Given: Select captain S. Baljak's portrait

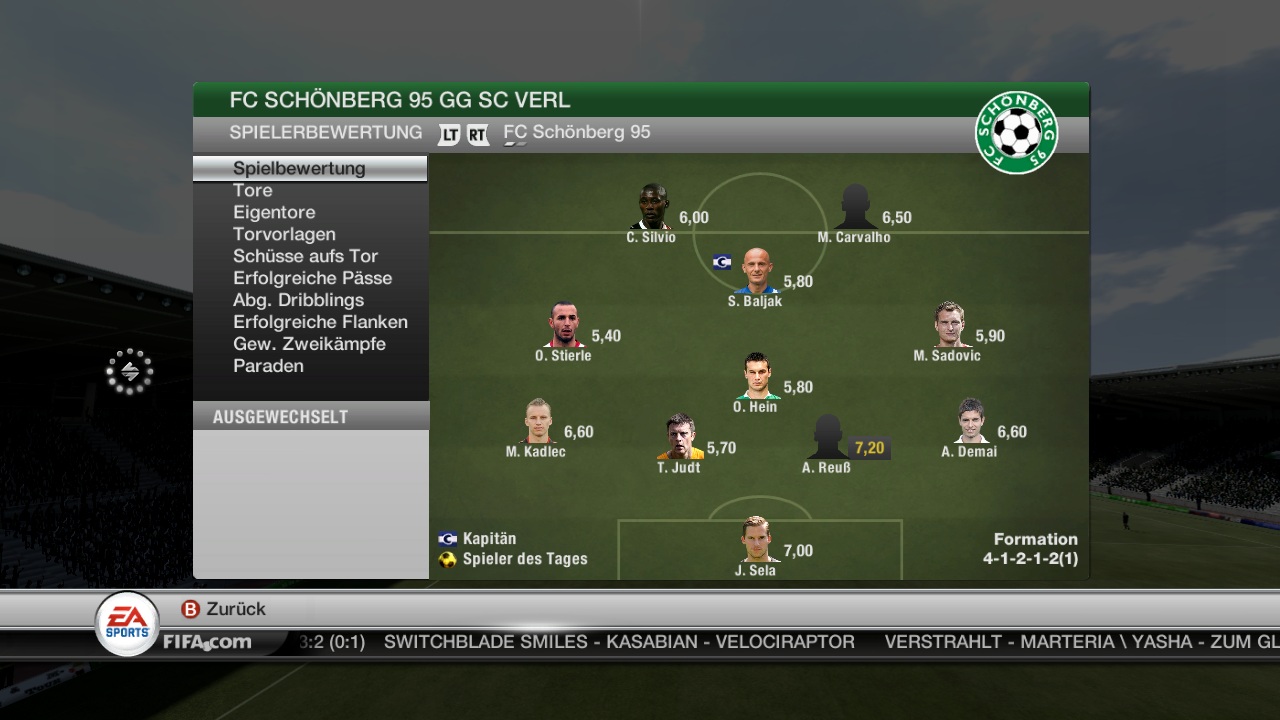Looking at the screenshot, I should 757,271.
